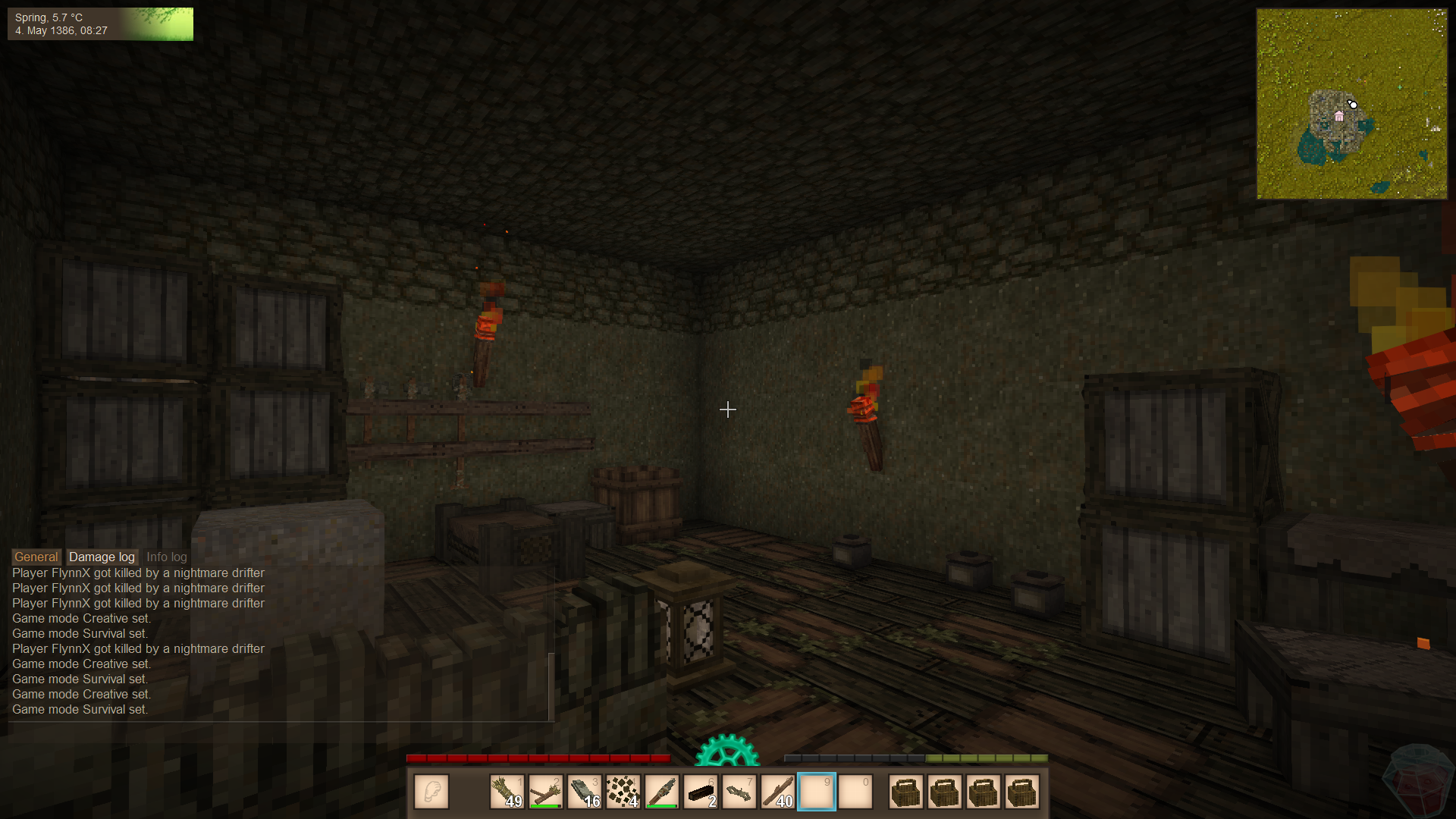Image resolution: width=1456 pixels, height=819 pixels.
Task: Select hotbar slot 2 with the firestarter
Action: click(545, 792)
